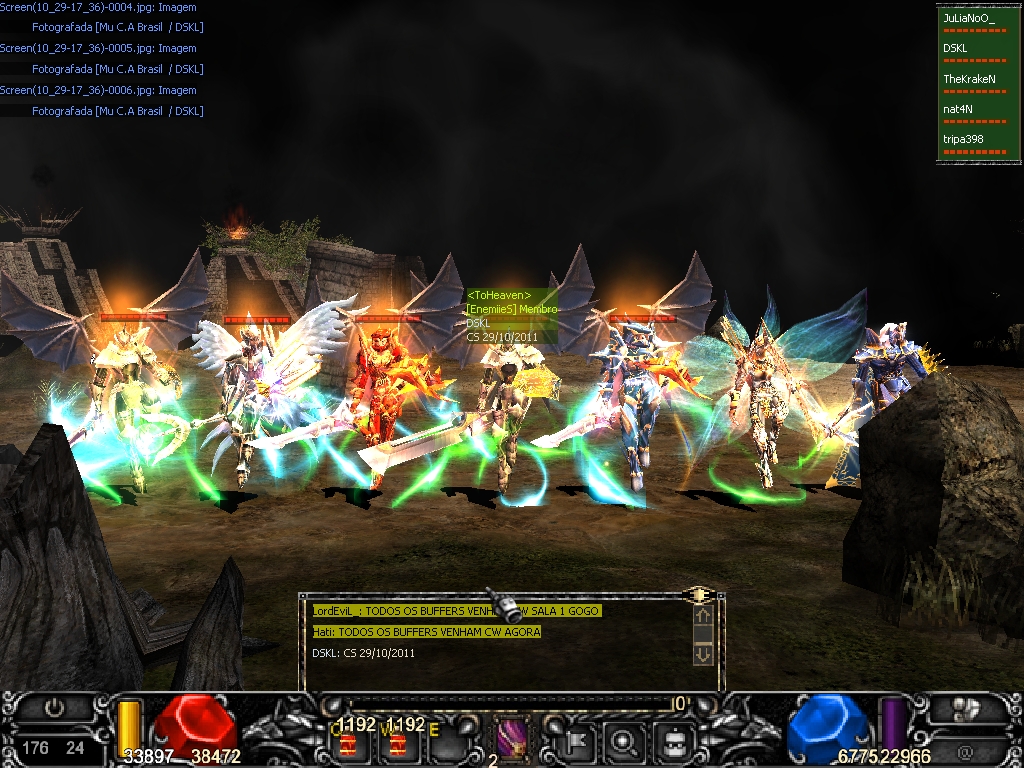Select party member nat4N
This screenshot has width=1024, height=768.
pyautogui.click(x=958, y=109)
